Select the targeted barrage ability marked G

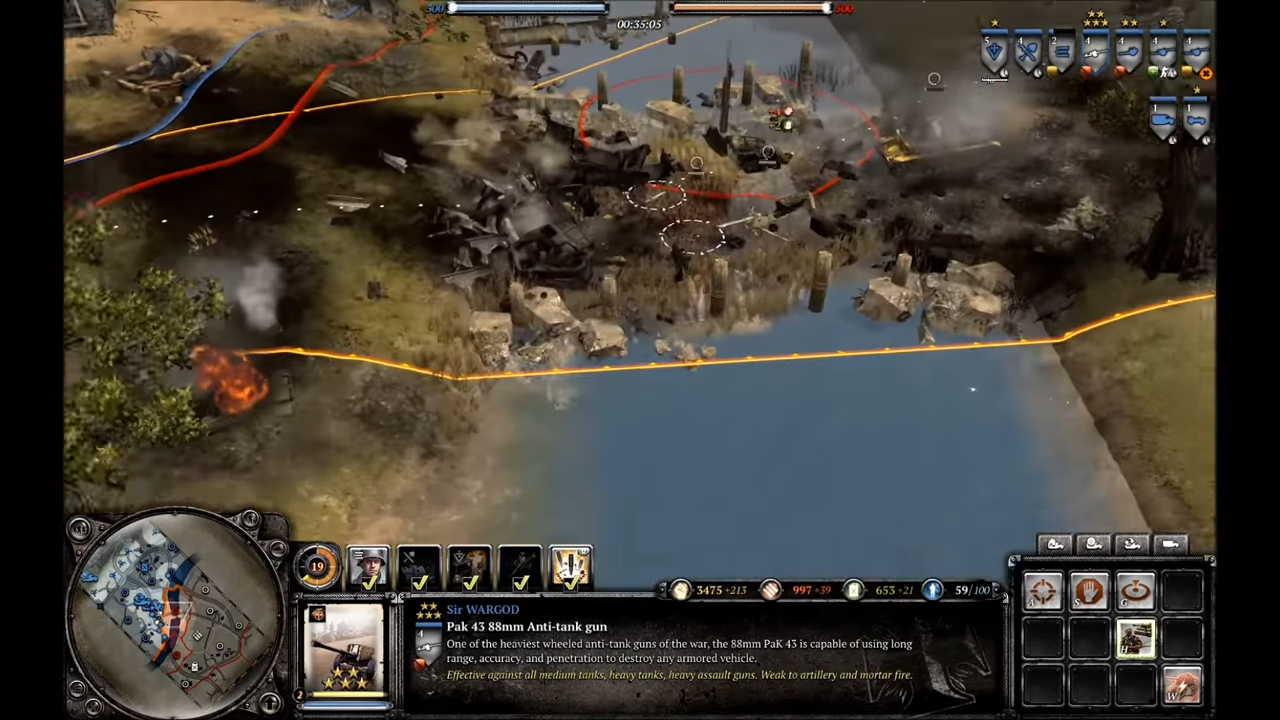pos(1135,591)
